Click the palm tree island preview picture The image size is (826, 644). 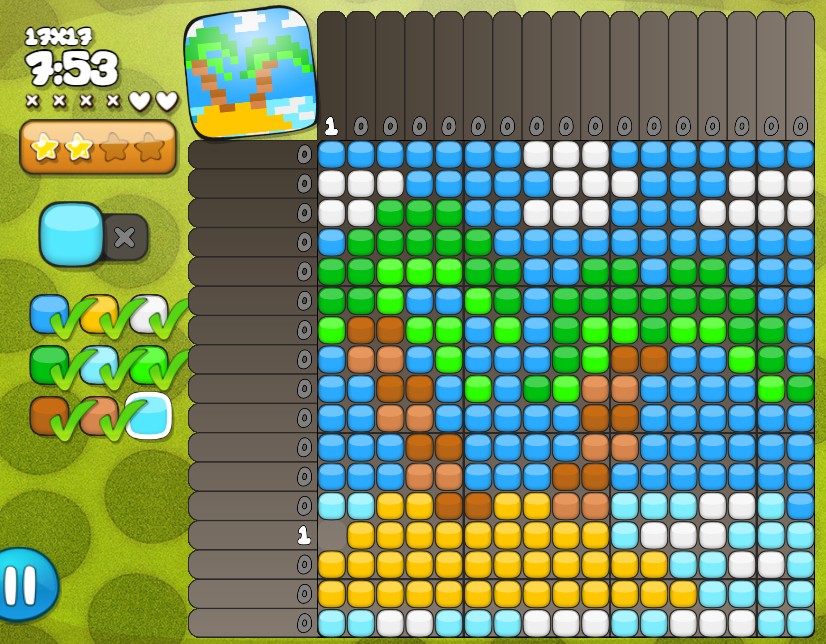[x=250, y=72]
